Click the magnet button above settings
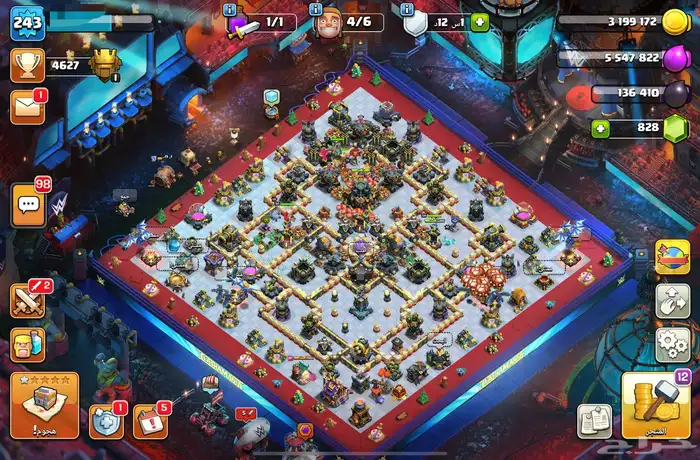700x460 pixels. 671,301
